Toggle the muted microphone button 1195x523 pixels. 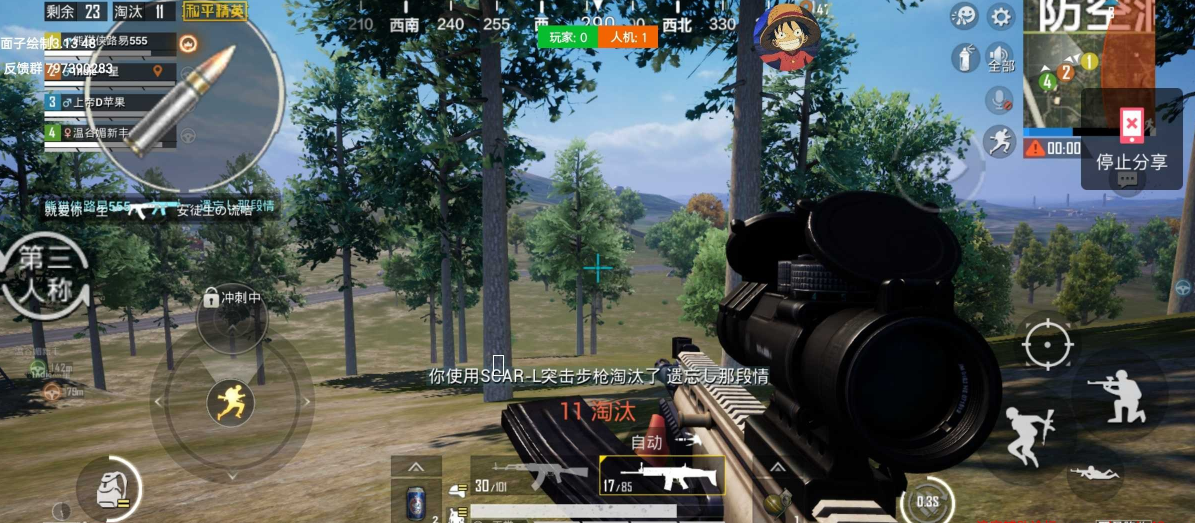tap(1000, 99)
